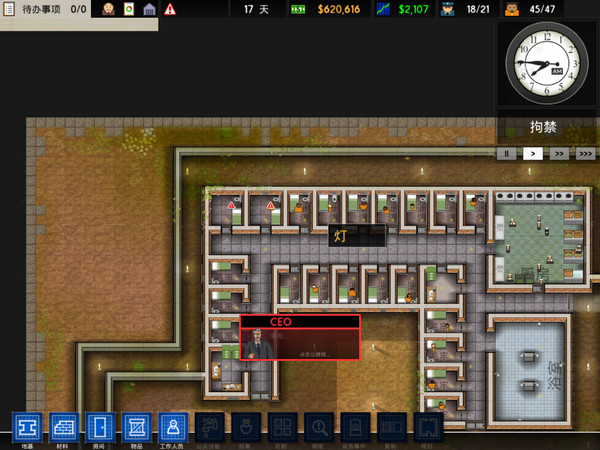Open the 地基 (Foundation) build menu

click(26, 427)
